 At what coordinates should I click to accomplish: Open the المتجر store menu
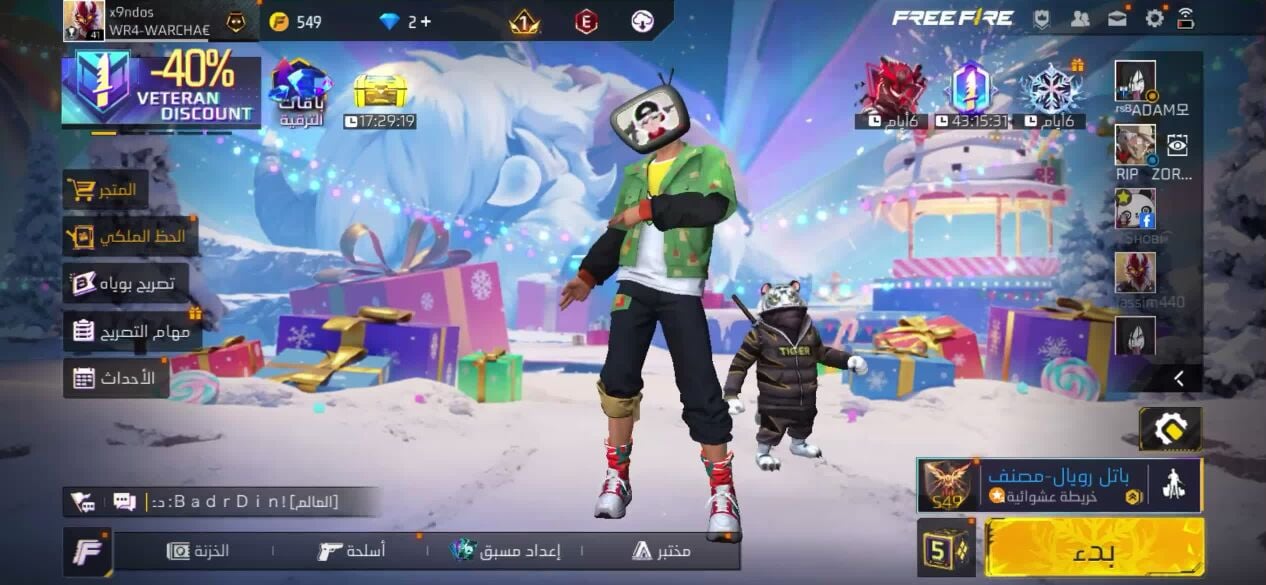point(106,190)
